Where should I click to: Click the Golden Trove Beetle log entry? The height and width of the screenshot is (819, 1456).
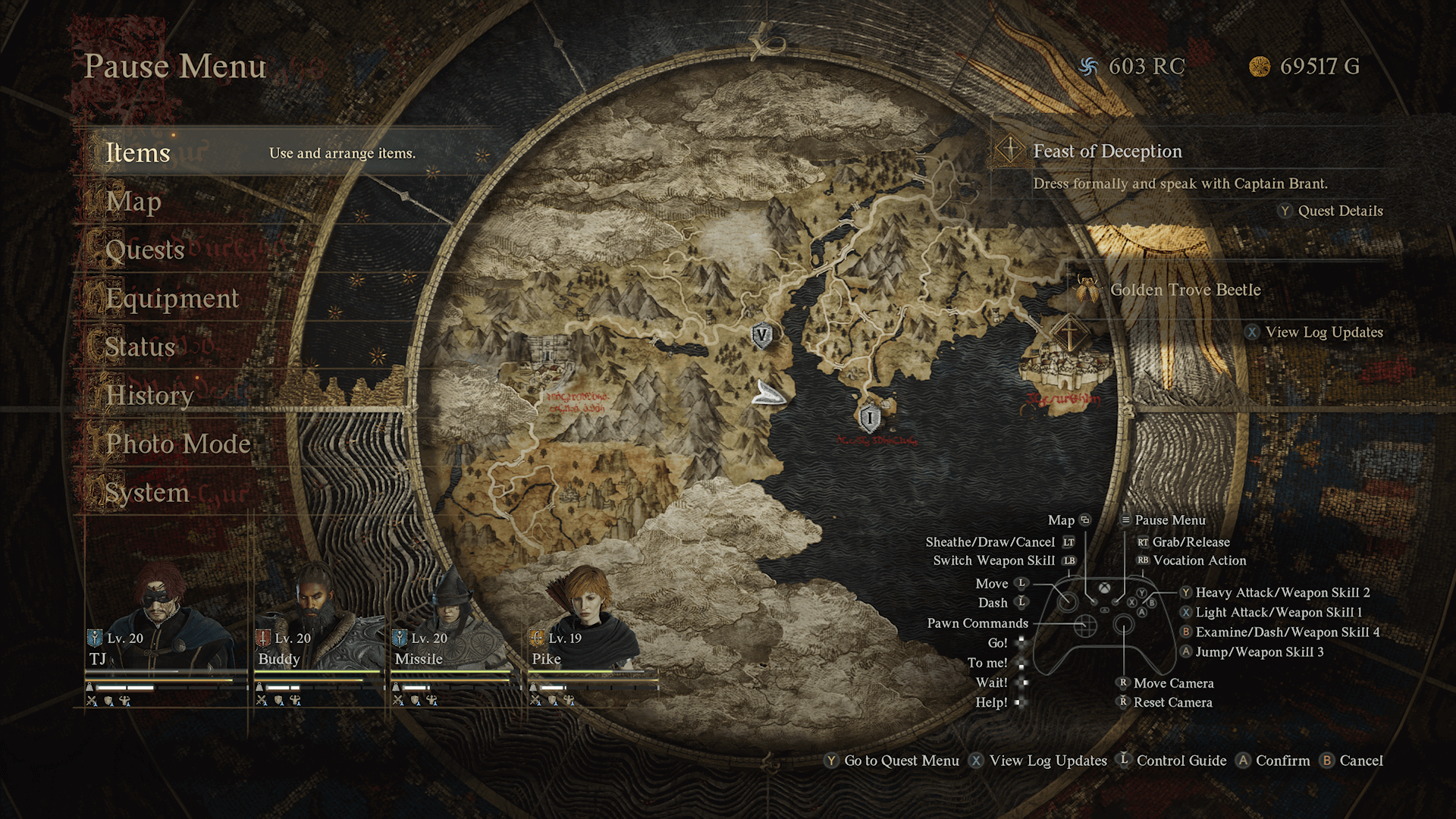pos(1185,290)
